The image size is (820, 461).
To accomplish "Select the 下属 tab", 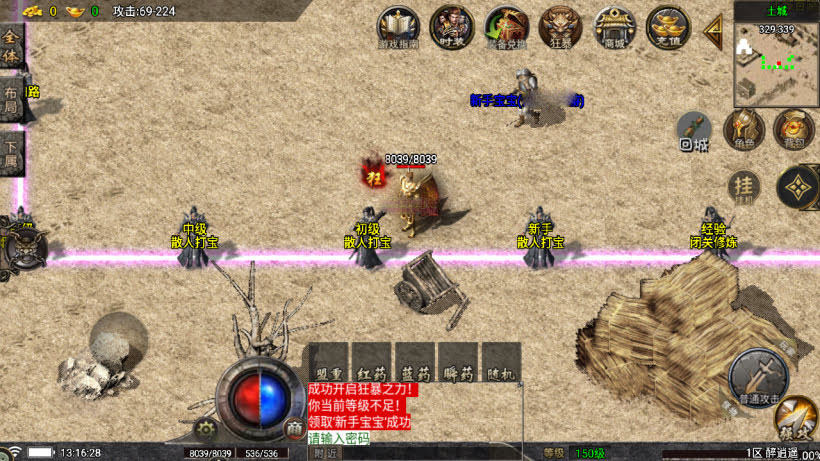I will pos(11,153).
